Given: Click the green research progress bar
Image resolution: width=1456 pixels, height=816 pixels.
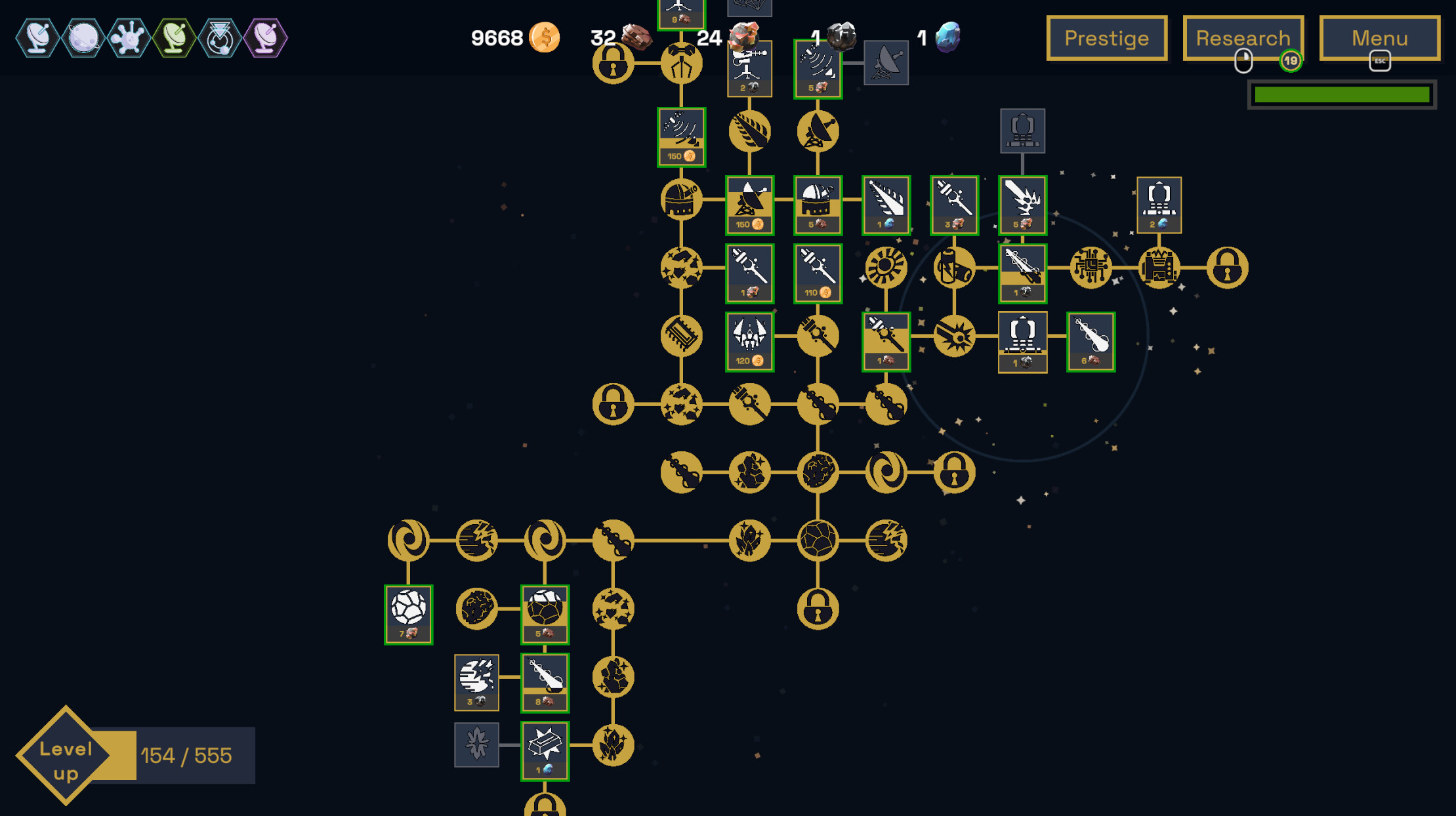Looking at the screenshot, I should tap(1341, 95).
